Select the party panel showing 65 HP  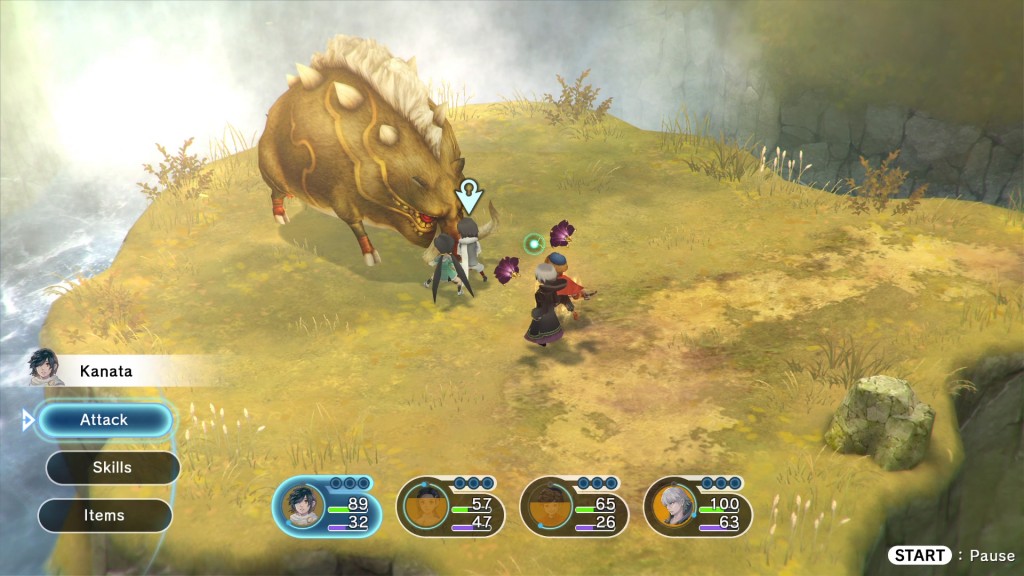[574, 506]
